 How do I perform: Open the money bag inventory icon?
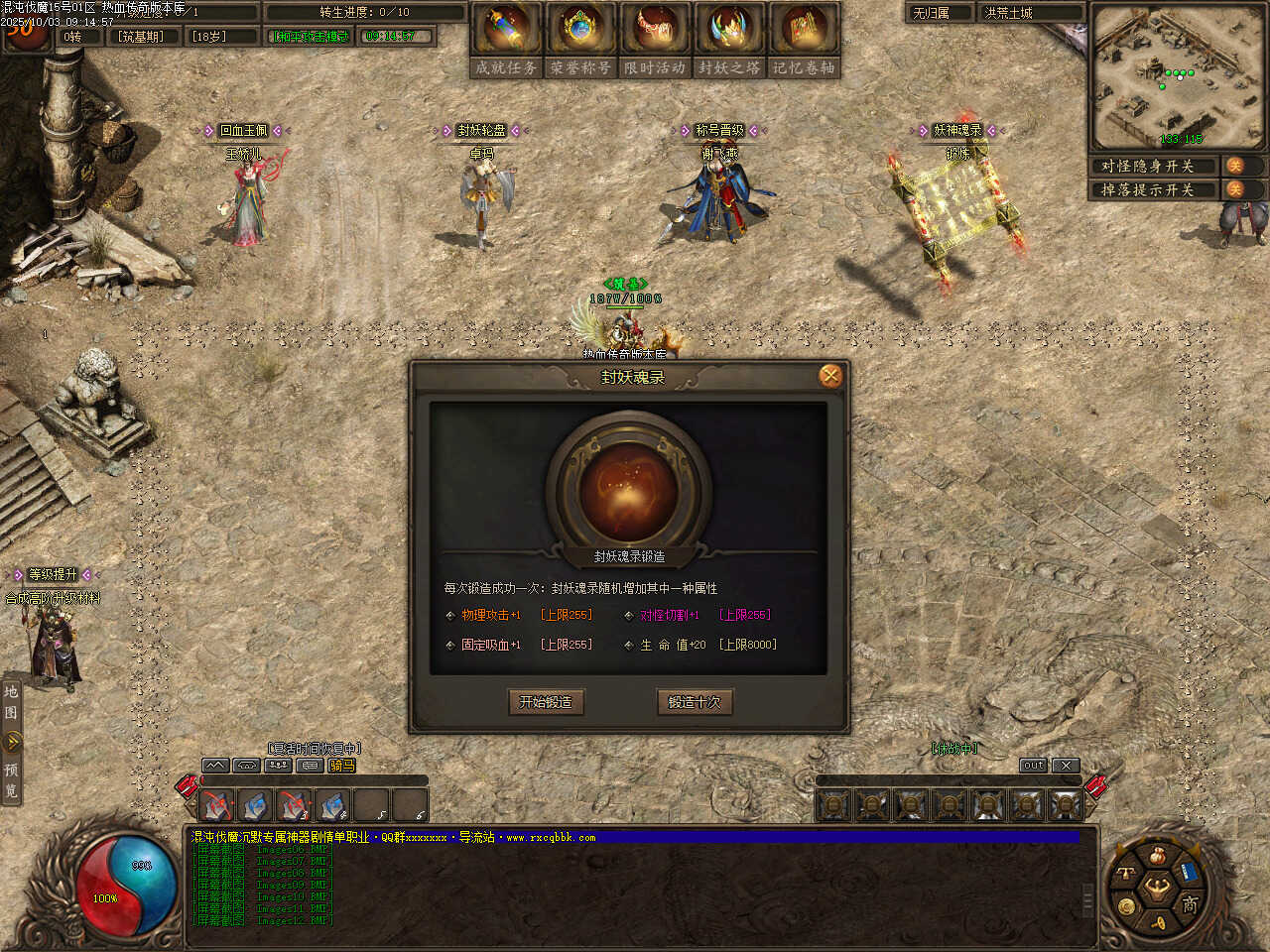1158,856
